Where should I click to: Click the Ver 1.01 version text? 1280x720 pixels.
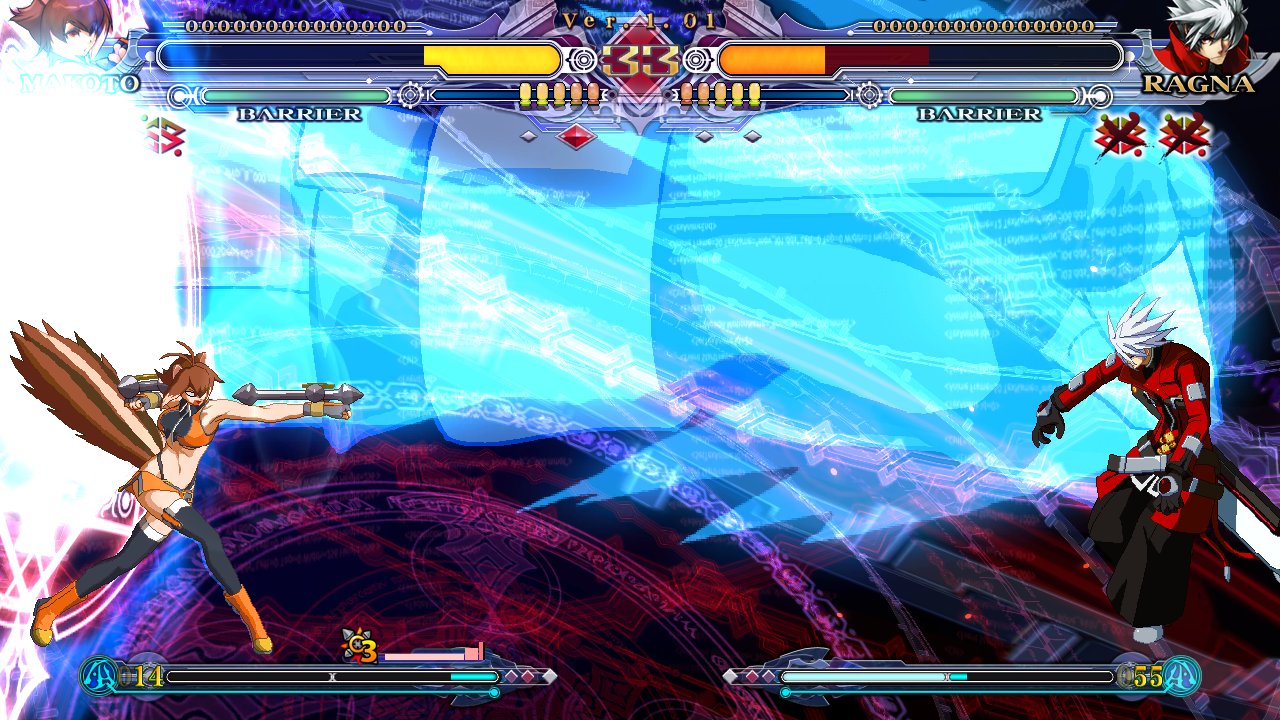640,20
